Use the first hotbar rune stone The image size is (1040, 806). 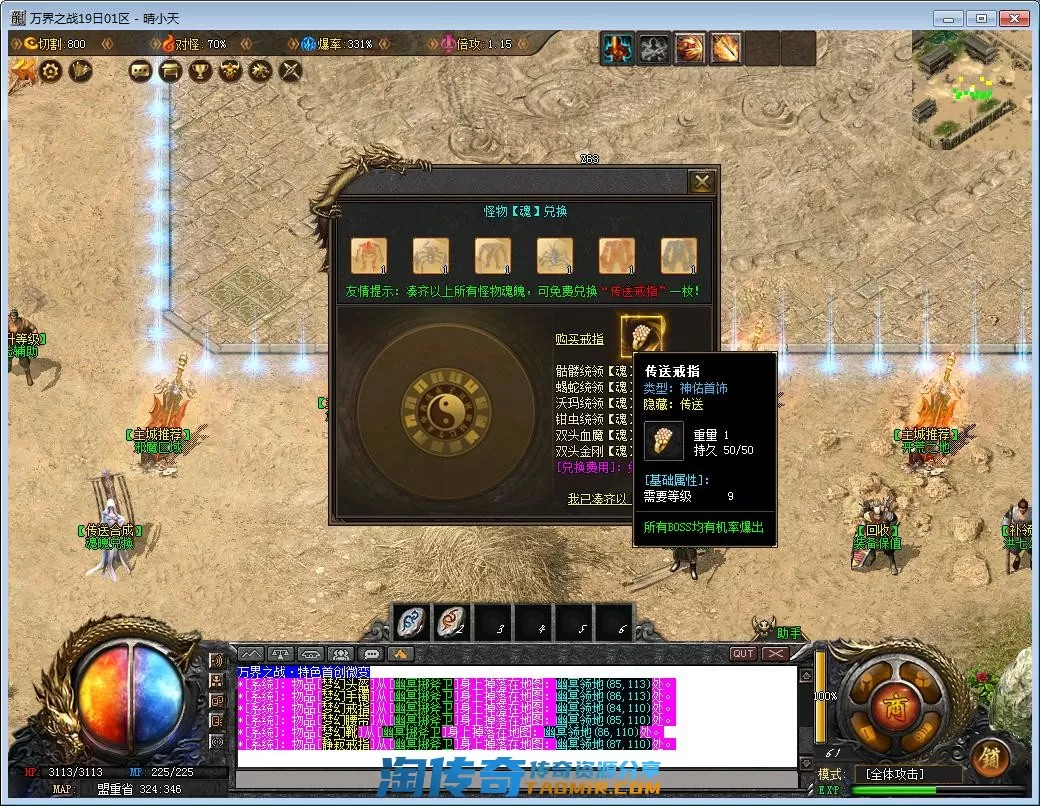pos(412,622)
